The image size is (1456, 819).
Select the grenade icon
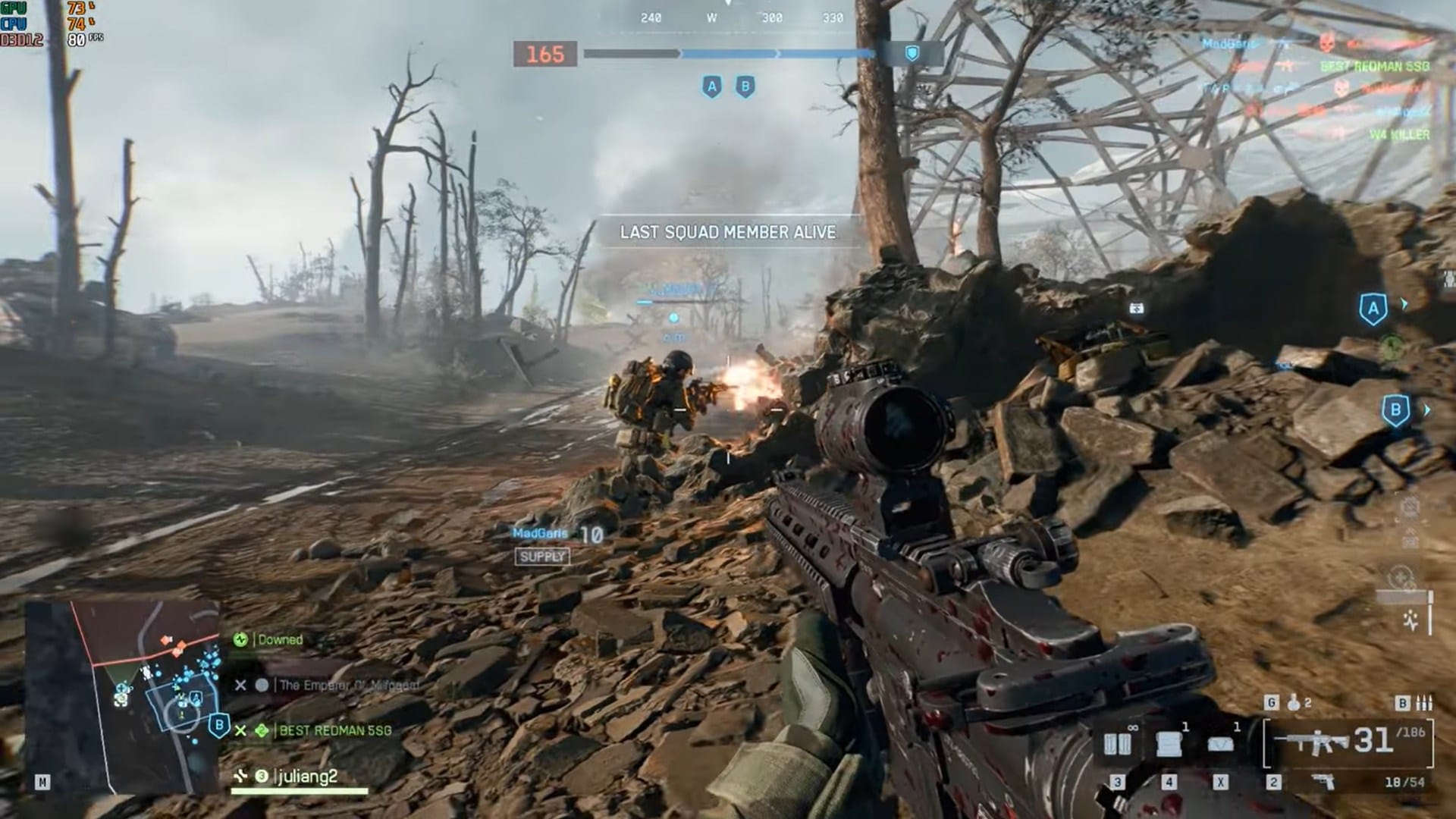(1294, 704)
